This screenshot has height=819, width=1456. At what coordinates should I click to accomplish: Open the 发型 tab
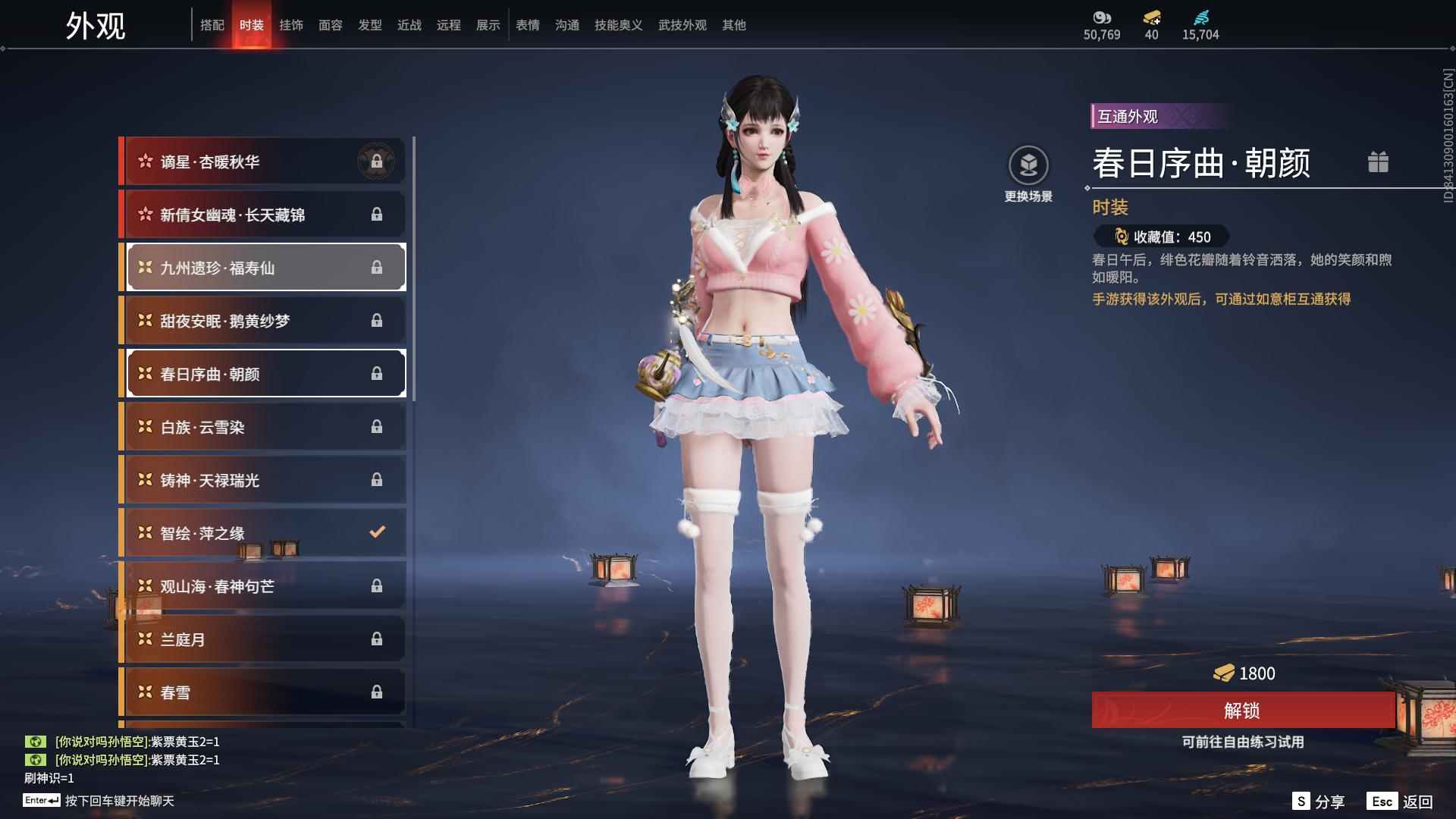[x=370, y=24]
